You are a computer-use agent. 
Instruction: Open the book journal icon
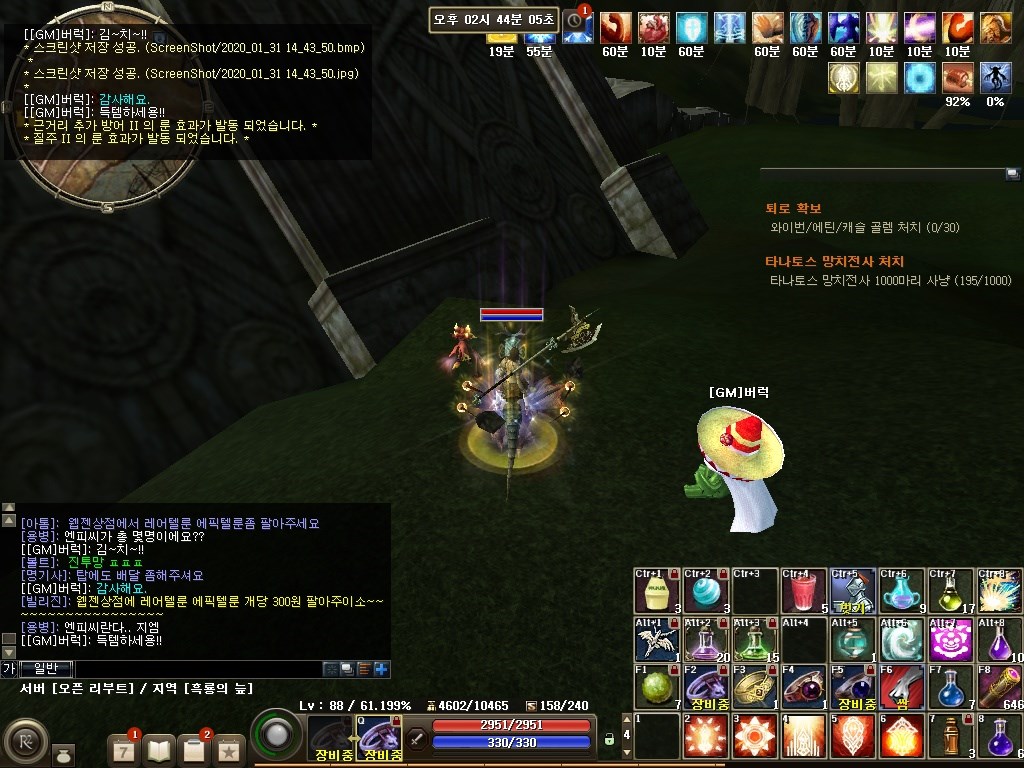pyautogui.click(x=160, y=748)
